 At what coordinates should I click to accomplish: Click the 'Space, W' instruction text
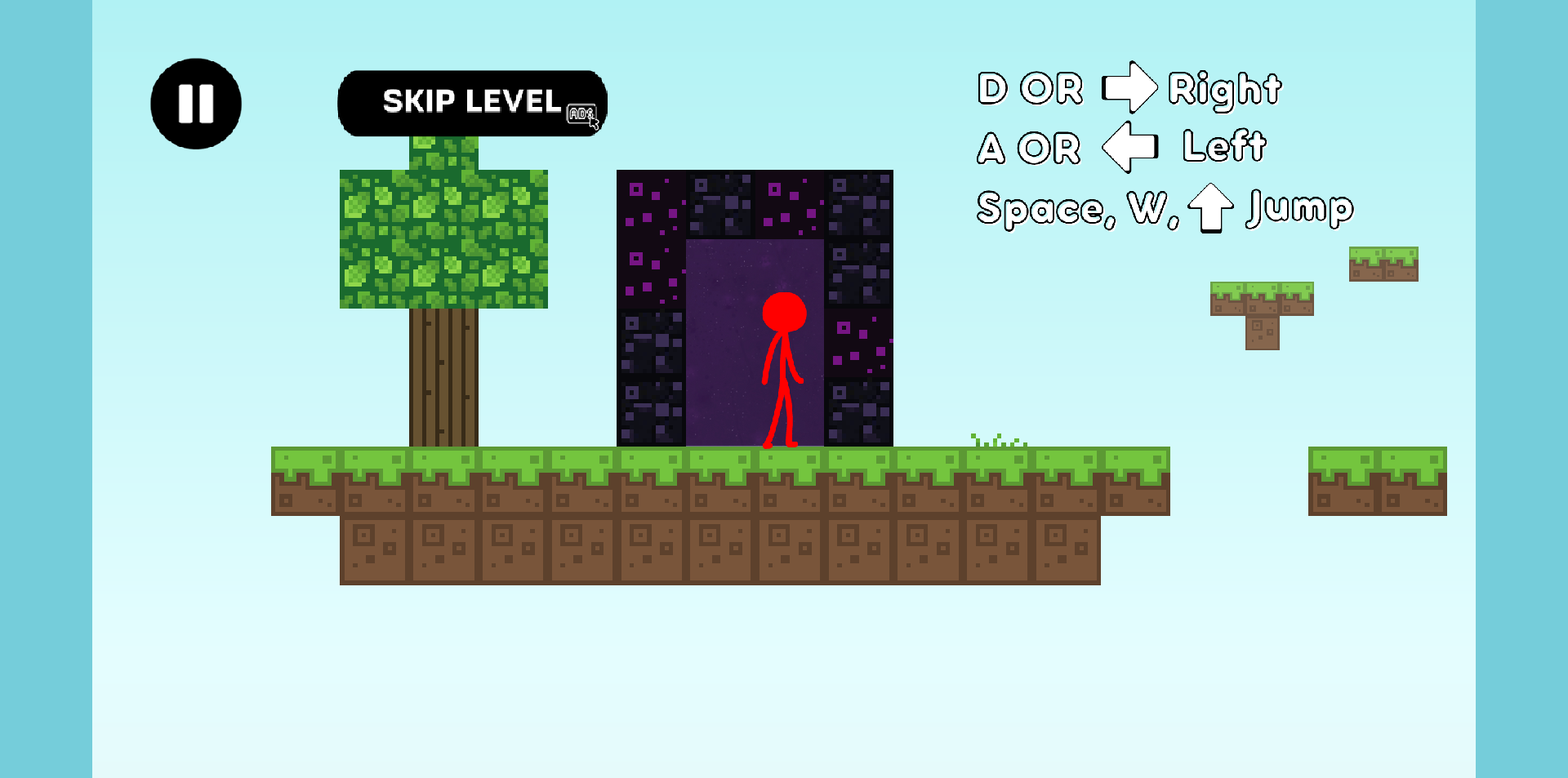[1062, 209]
